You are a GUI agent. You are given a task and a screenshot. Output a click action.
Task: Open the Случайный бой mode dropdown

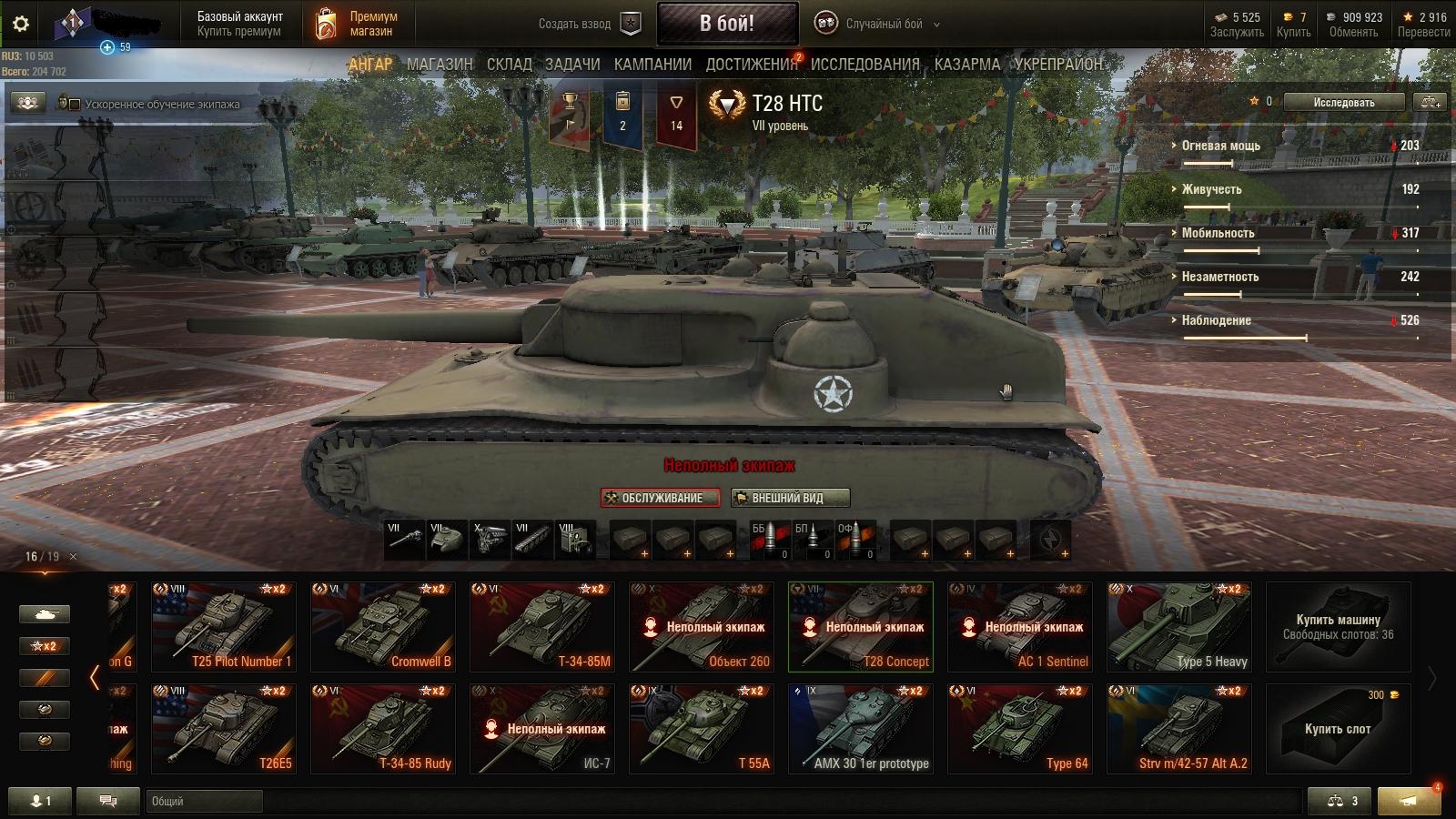[x=878, y=25]
